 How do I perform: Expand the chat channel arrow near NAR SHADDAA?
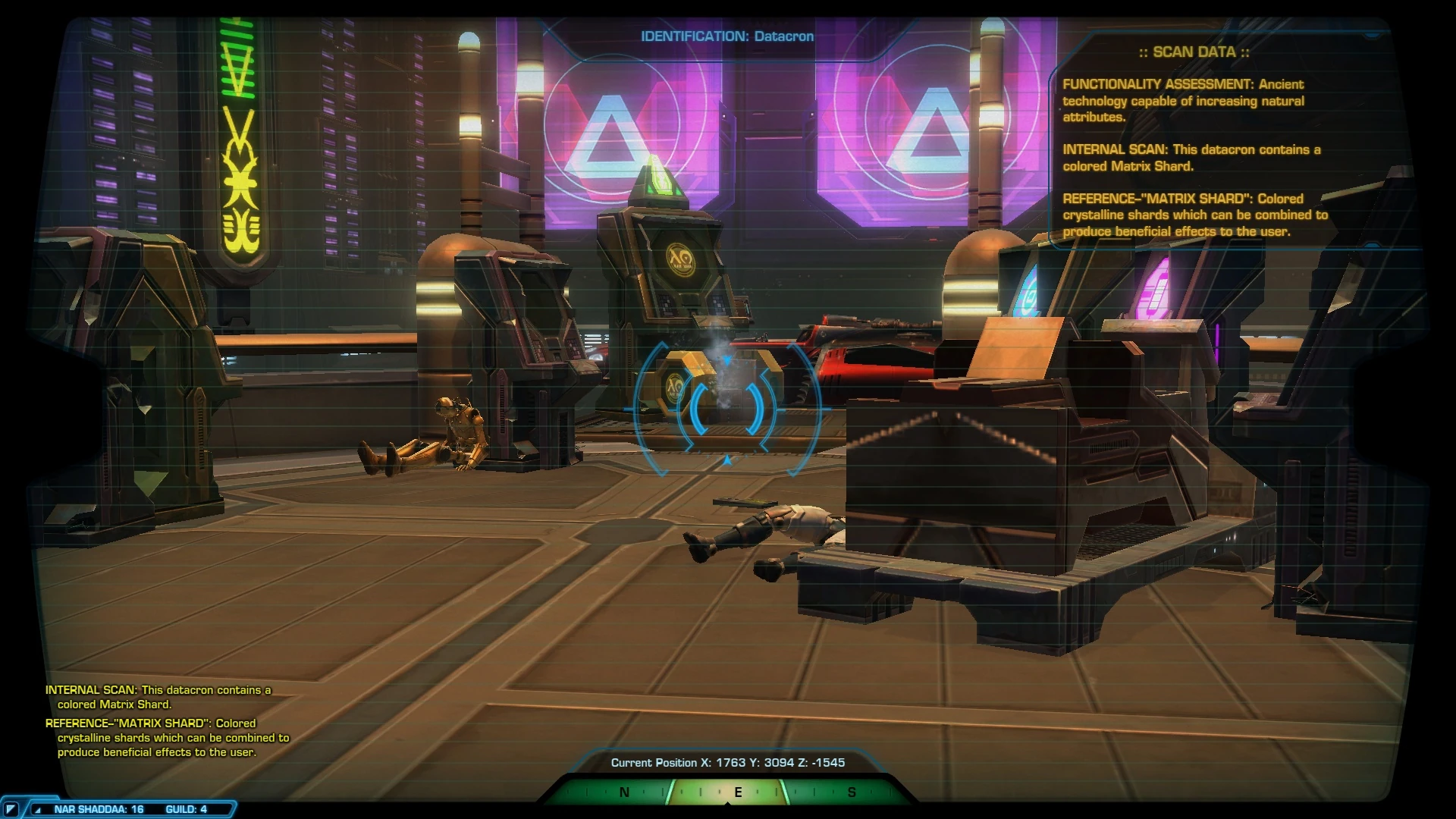pyautogui.click(x=38, y=810)
